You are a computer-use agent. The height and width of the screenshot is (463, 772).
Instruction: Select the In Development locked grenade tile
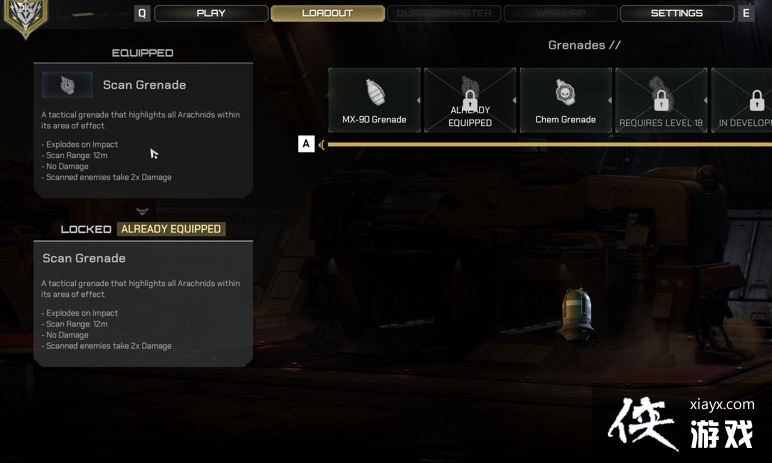pyautogui.click(x=745, y=100)
